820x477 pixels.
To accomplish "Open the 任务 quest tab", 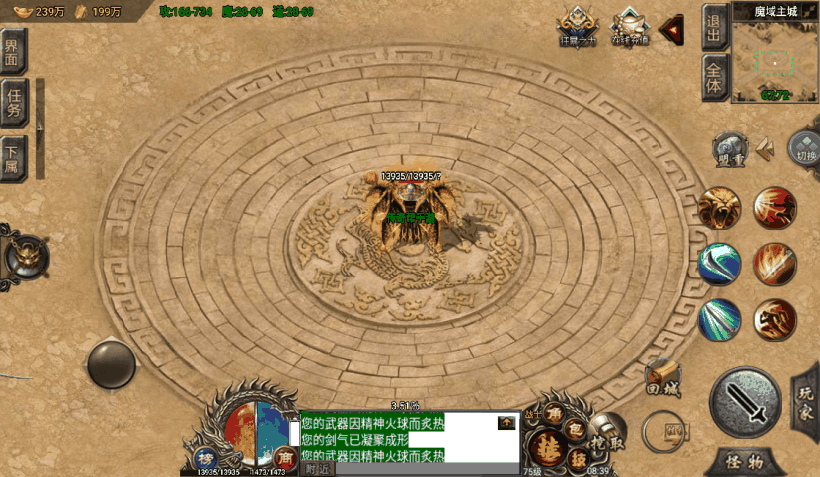I will (x=14, y=103).
